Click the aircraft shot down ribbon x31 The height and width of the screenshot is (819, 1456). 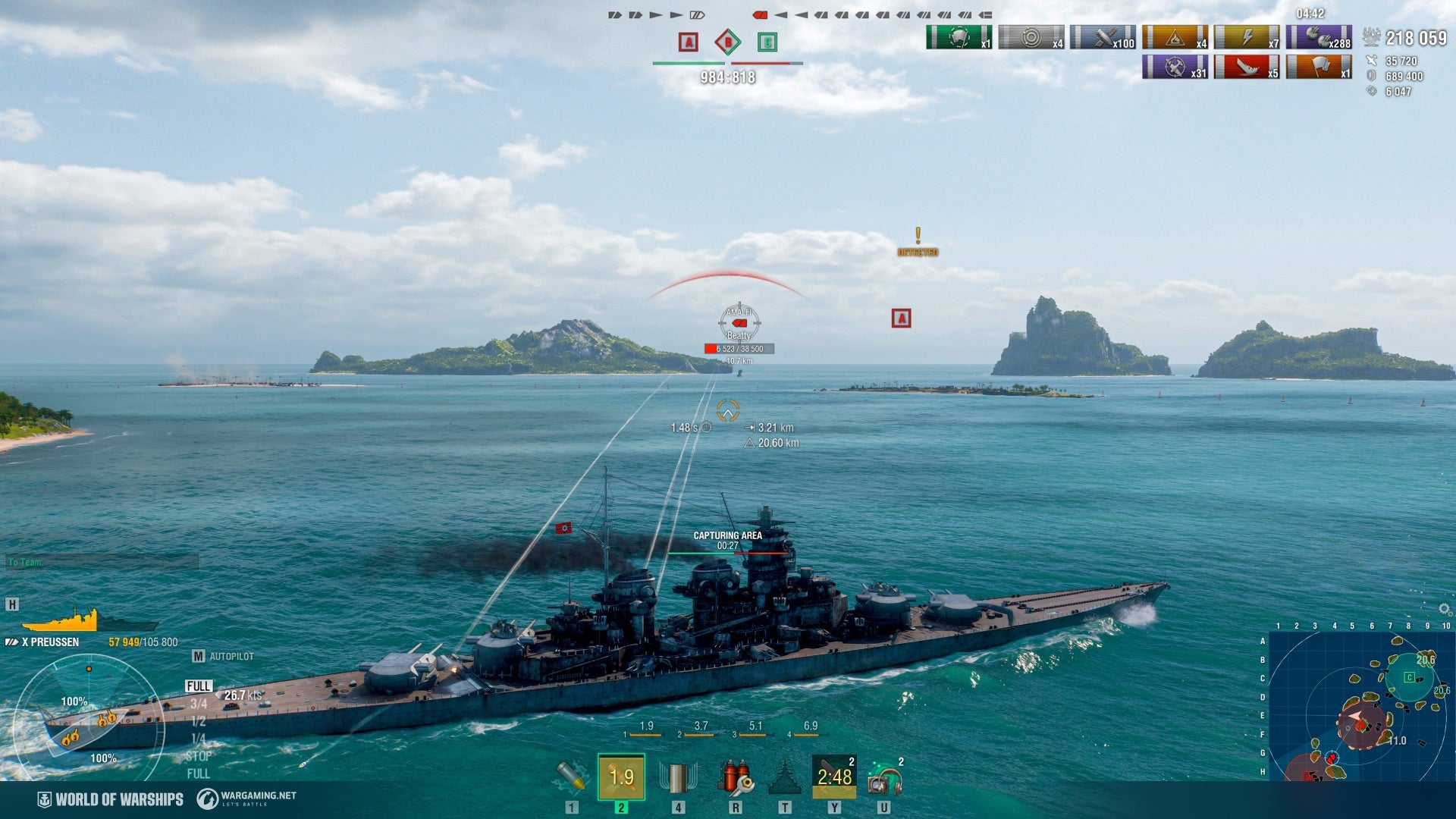click(x=1175, y=67)
